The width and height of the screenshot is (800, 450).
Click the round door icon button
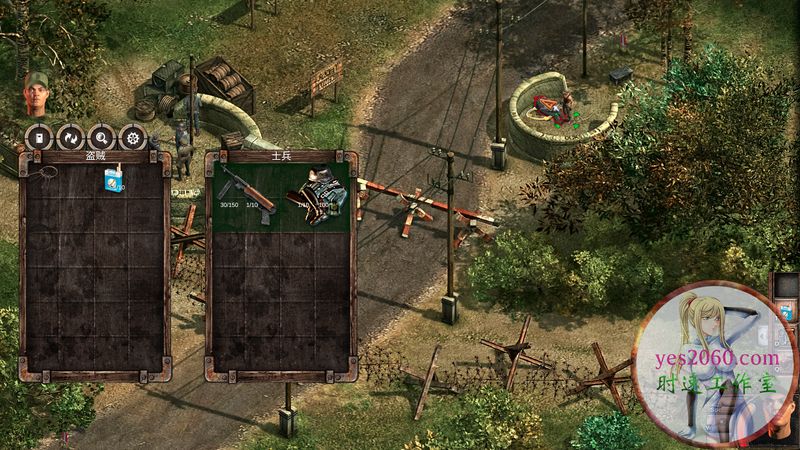(38, 137)
